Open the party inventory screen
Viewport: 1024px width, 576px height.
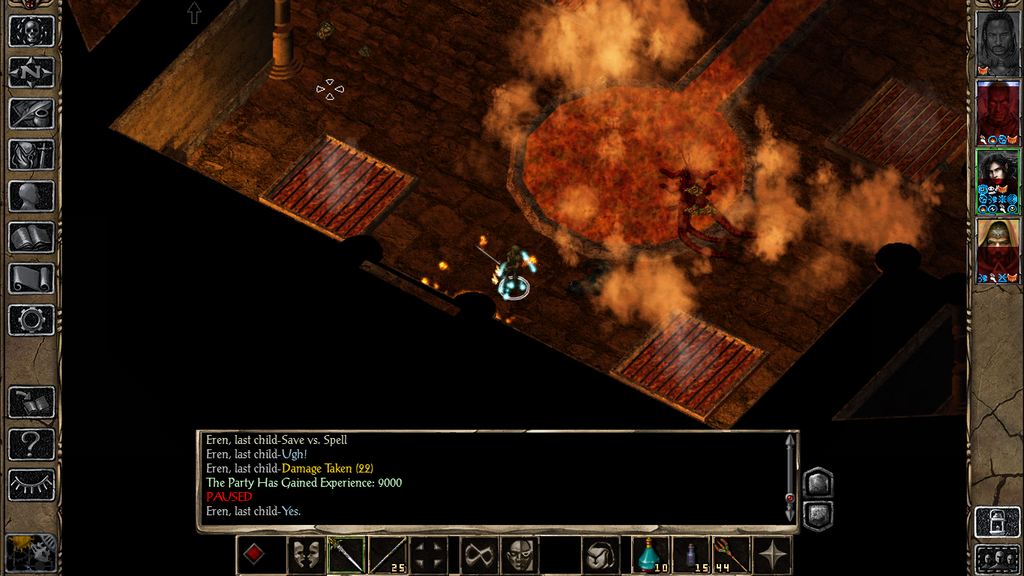[x=31, y=155]
